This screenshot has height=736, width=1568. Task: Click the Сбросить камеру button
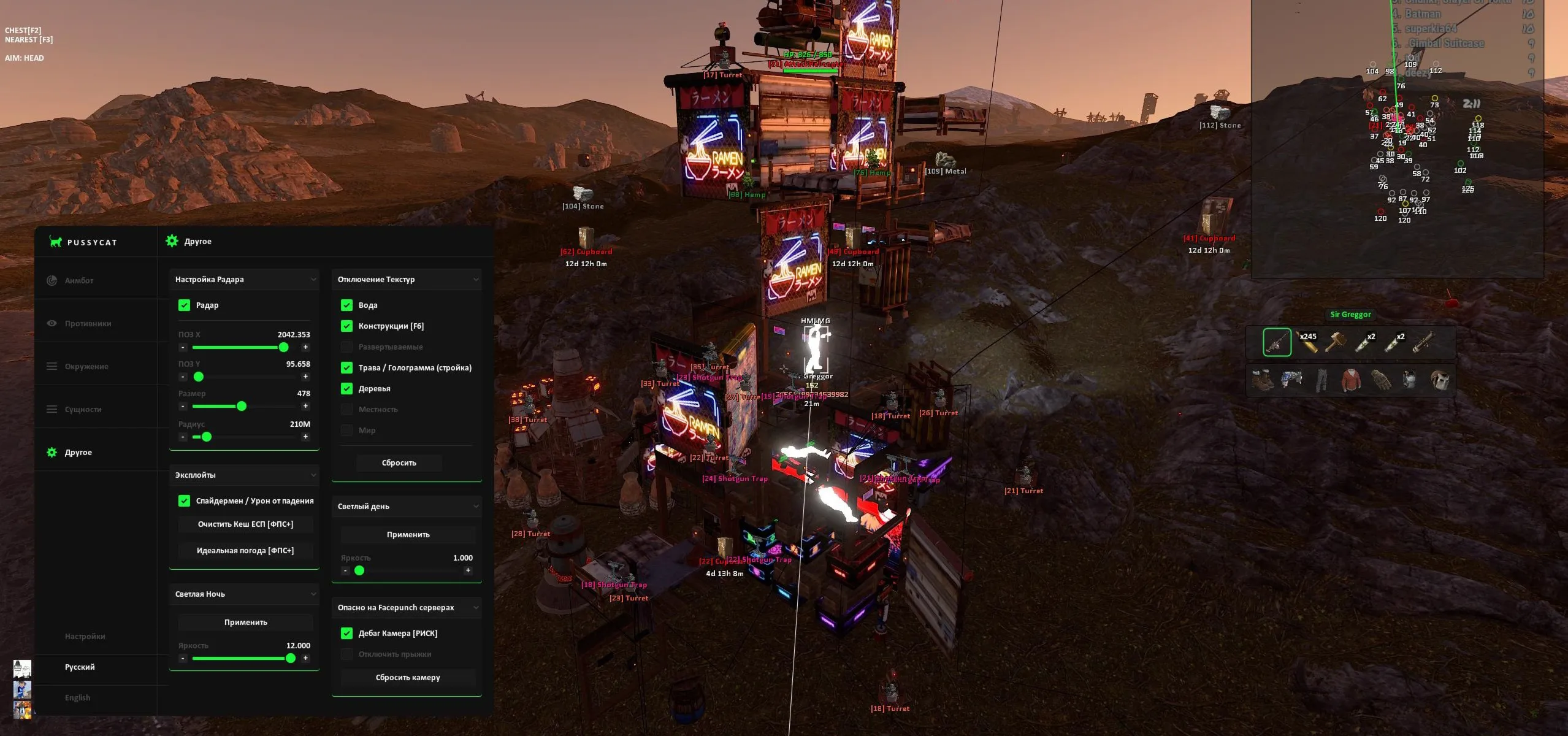[408, 677]
